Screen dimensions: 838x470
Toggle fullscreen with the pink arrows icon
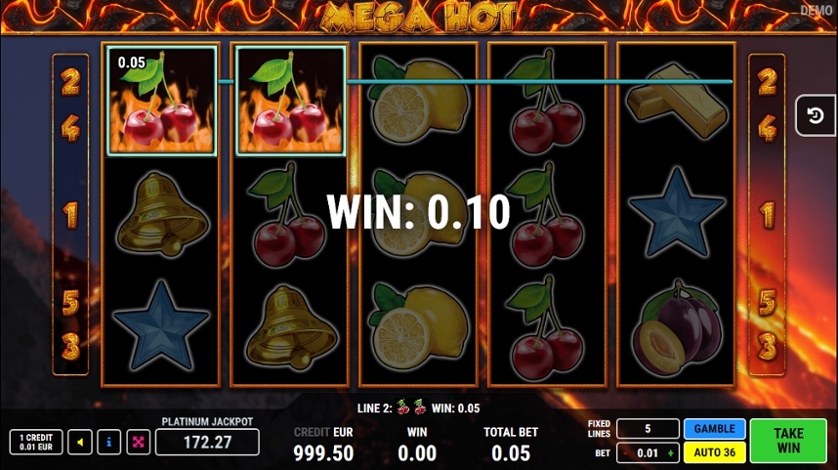(137, 442)
